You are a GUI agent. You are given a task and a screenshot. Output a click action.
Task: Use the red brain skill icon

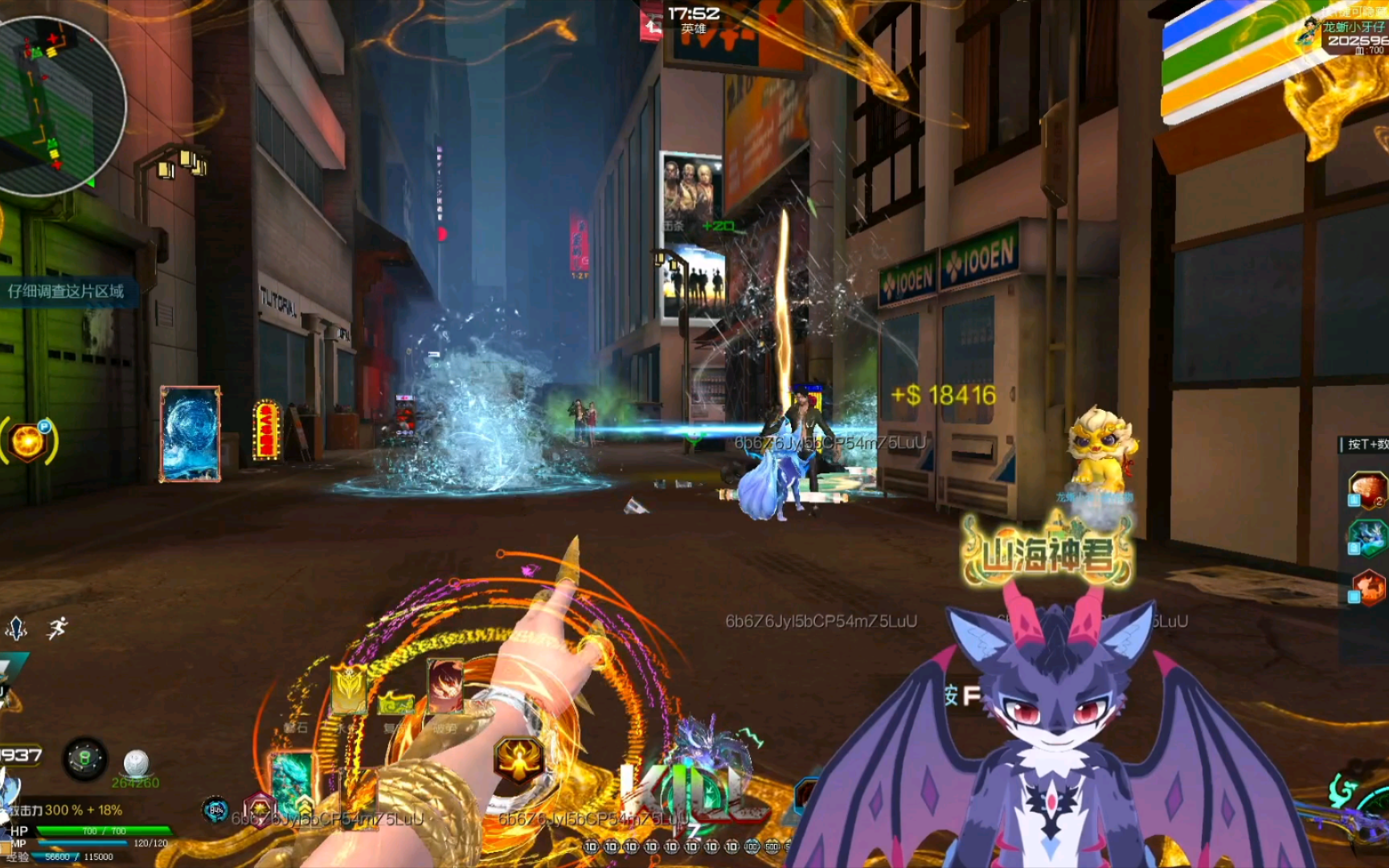(x=1366, y=489)
